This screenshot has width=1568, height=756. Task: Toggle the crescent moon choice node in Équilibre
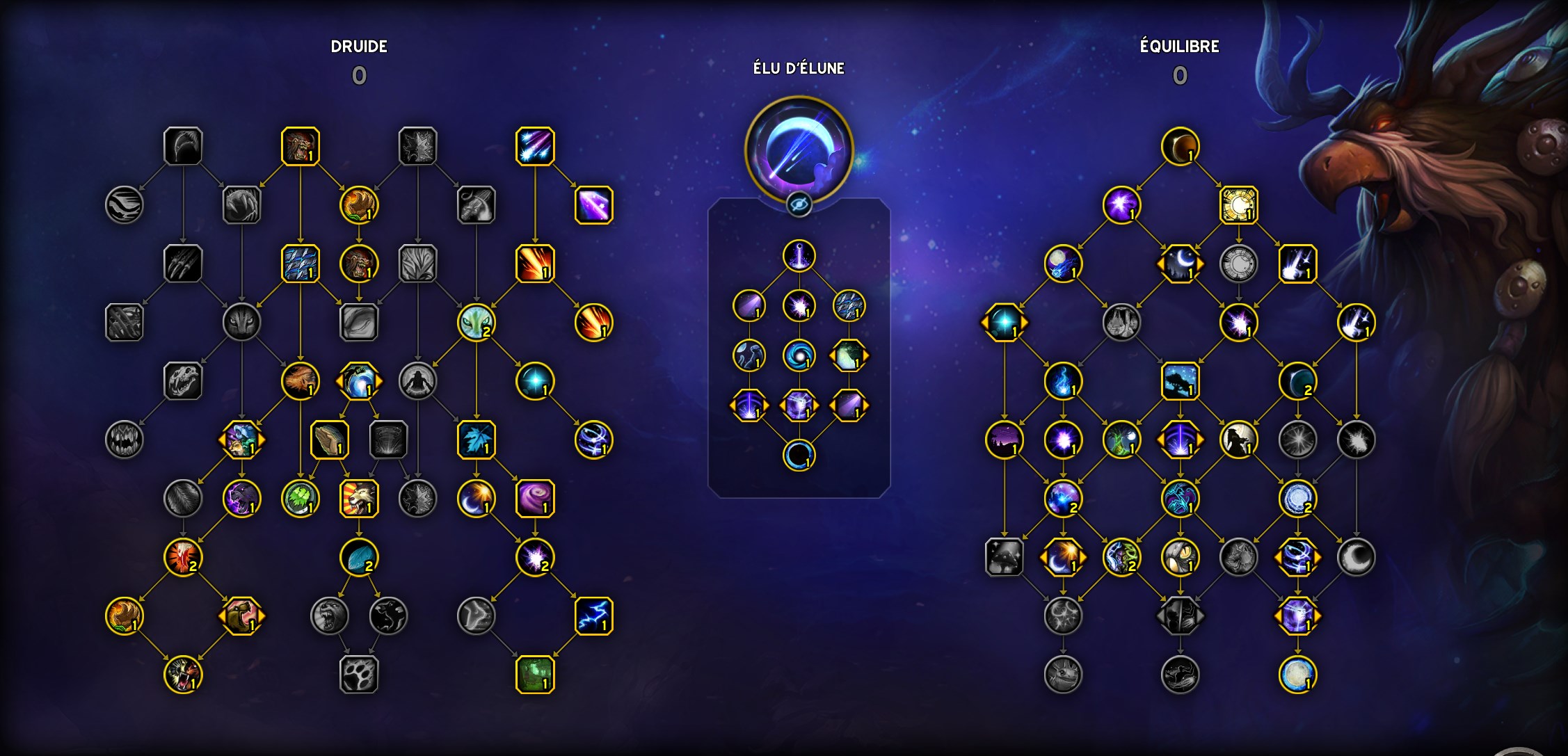click(1181, 263)
